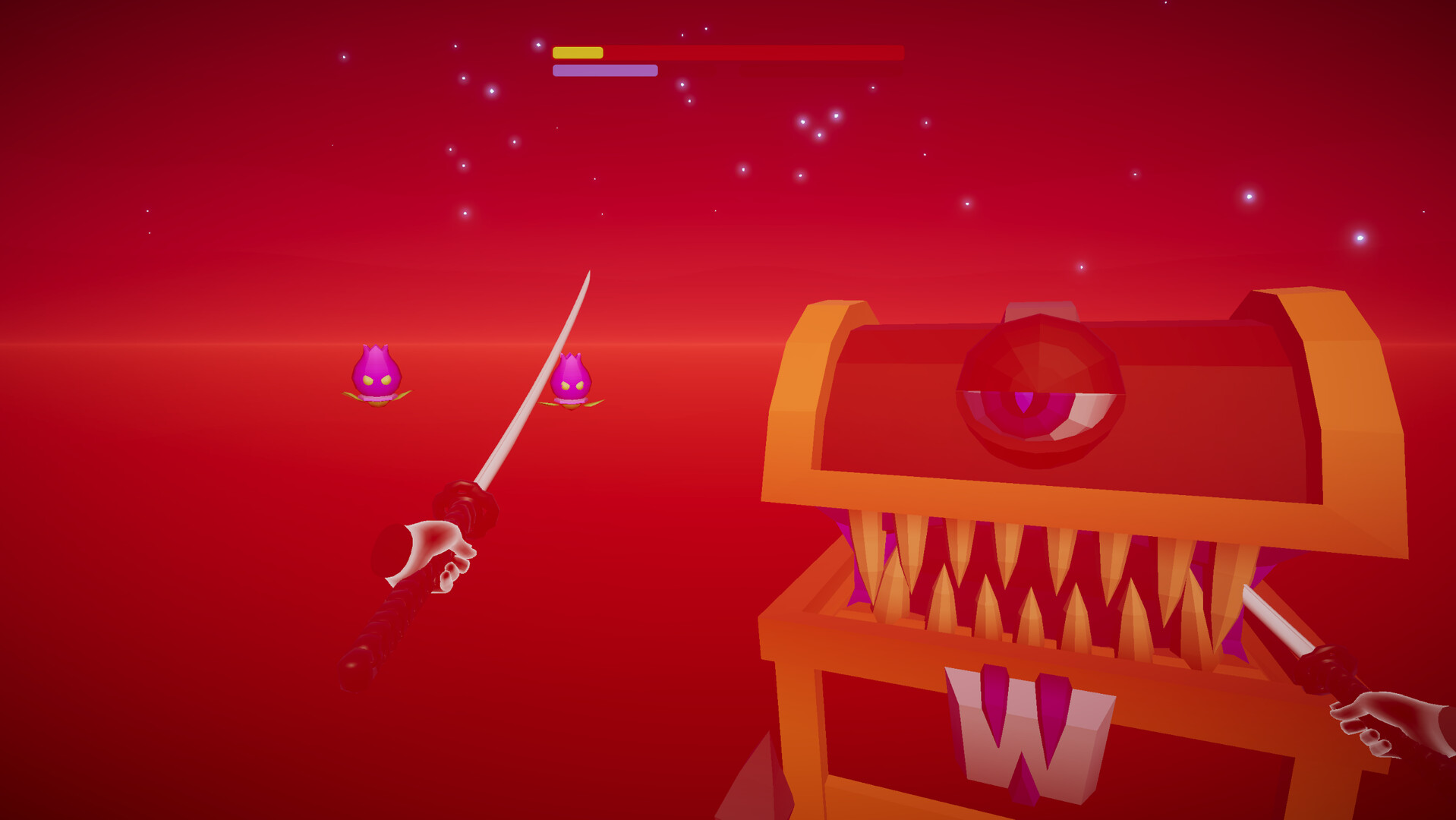Click the purple stamina bar below the health bar

(x=604, y=71)
